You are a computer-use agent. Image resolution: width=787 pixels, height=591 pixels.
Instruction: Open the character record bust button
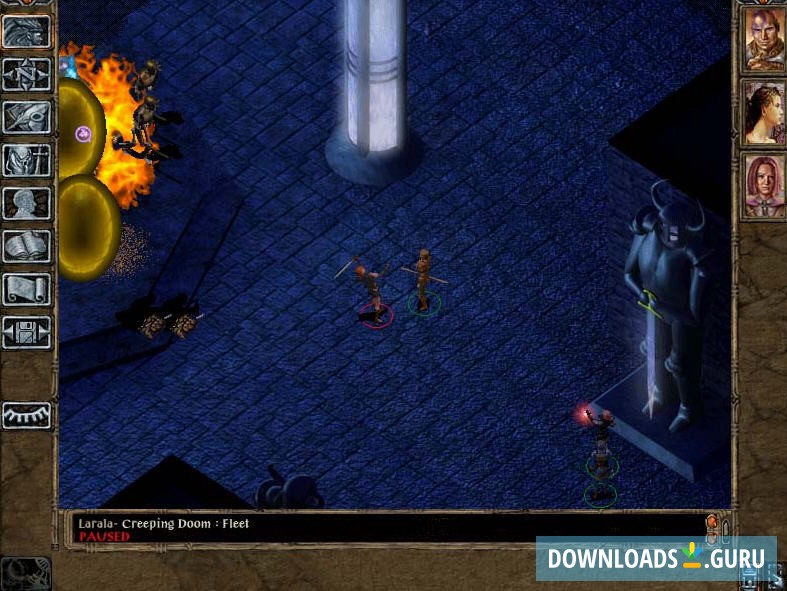click(27, 203)
